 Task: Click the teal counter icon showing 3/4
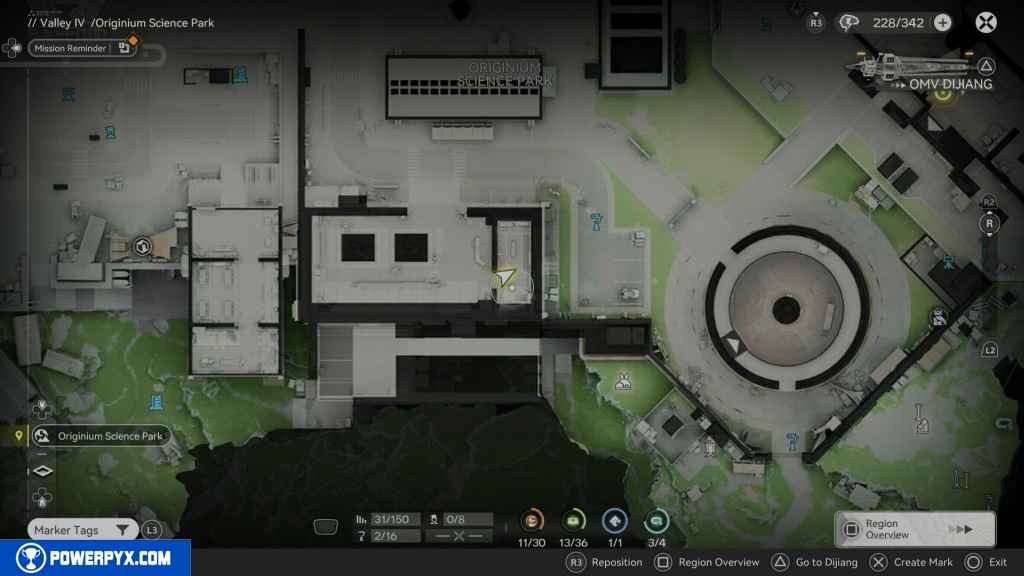coord(656,520)
